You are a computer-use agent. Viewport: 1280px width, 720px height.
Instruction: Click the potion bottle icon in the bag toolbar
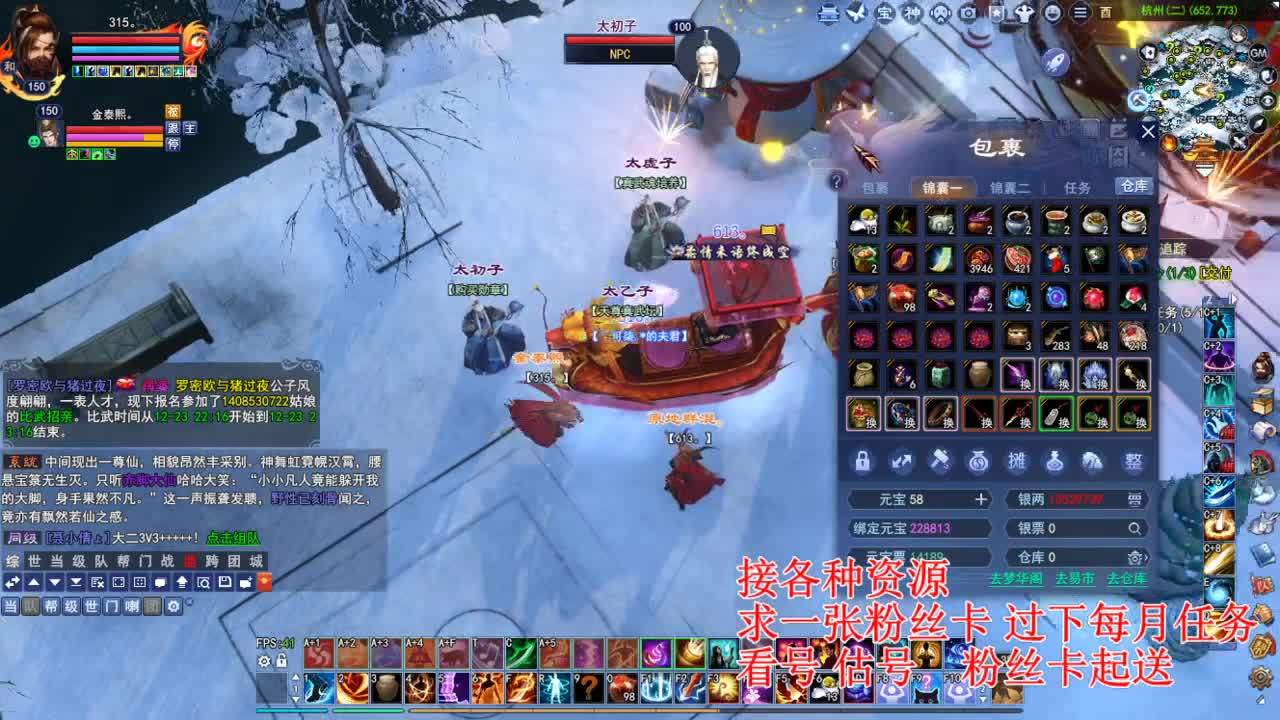pyautogui.click(x=1059, y=461)
